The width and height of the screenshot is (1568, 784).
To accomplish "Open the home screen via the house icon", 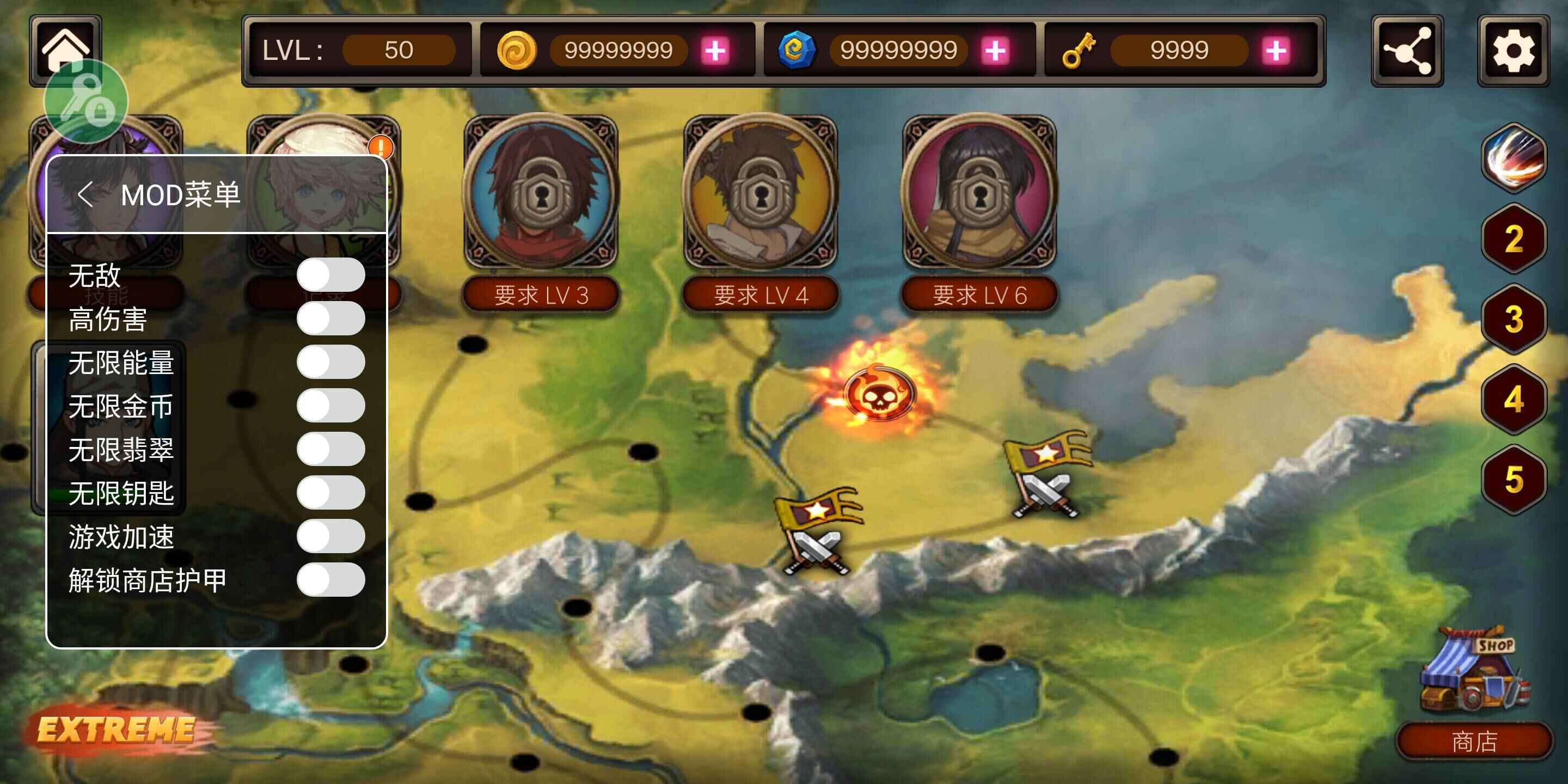I will 66,48.
